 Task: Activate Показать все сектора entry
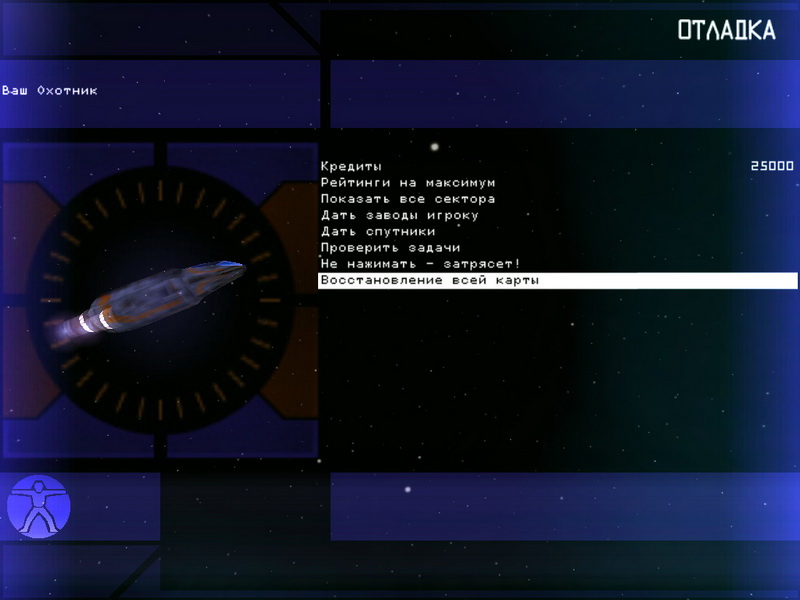[408, 199]
